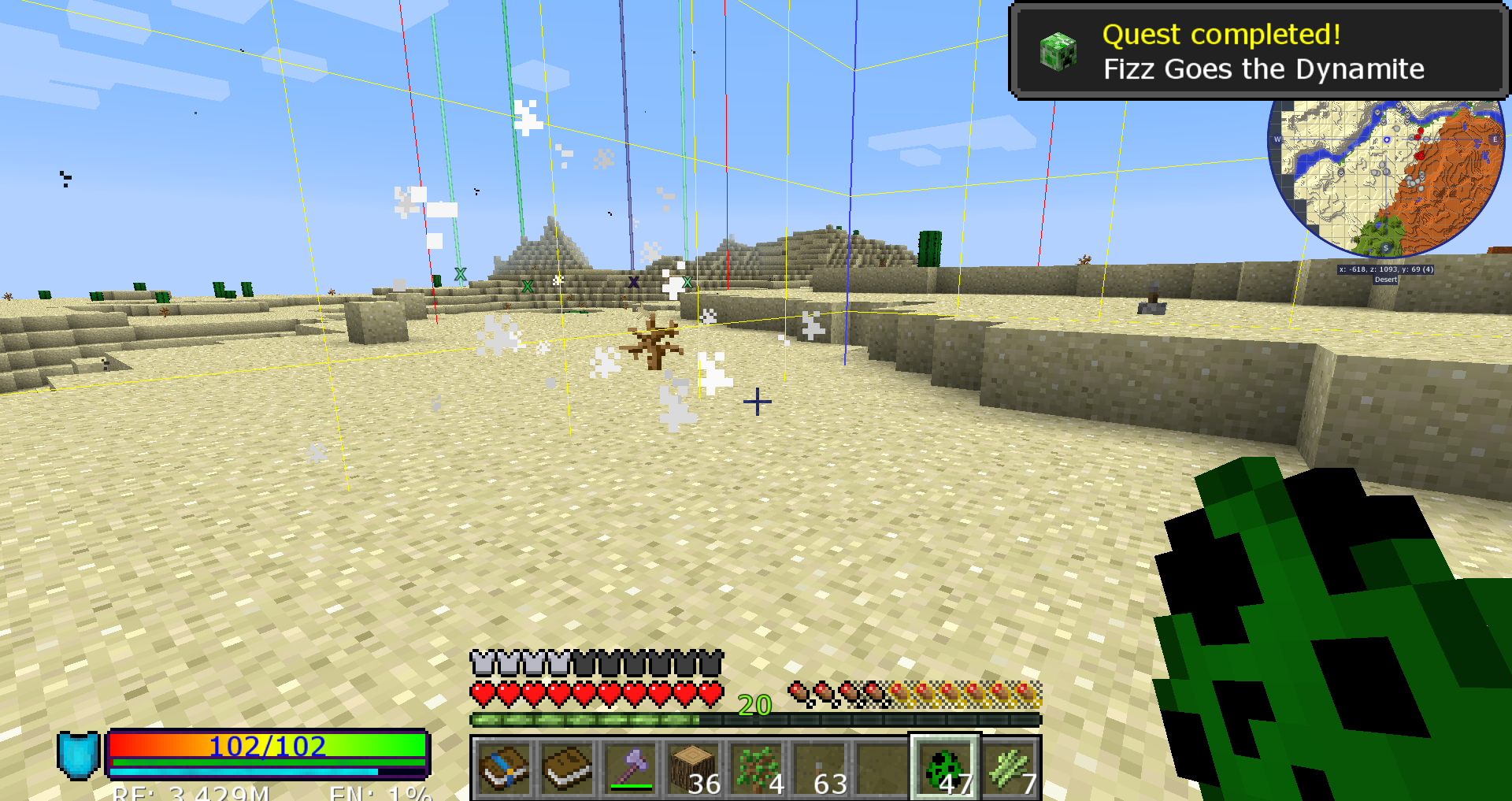Open the circular minimap
Image resolution: width=1512 pixels, height=801 pixels.
1386,178
